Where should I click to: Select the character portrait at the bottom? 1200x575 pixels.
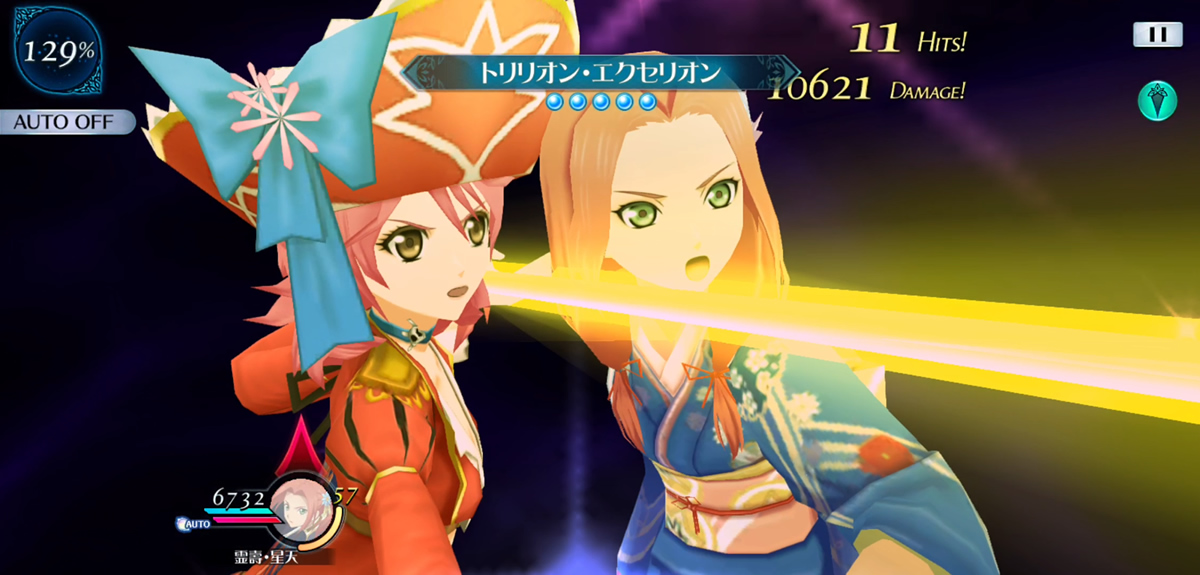pos(298,502)
